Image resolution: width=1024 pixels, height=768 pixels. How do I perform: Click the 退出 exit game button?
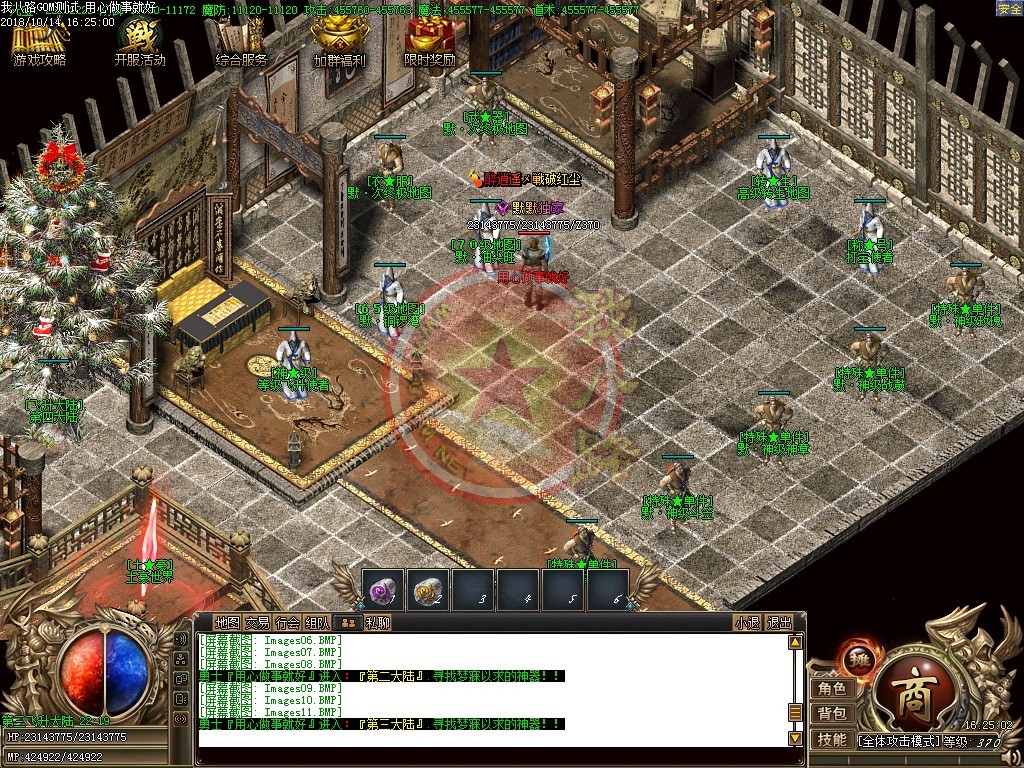pos(779,622)
